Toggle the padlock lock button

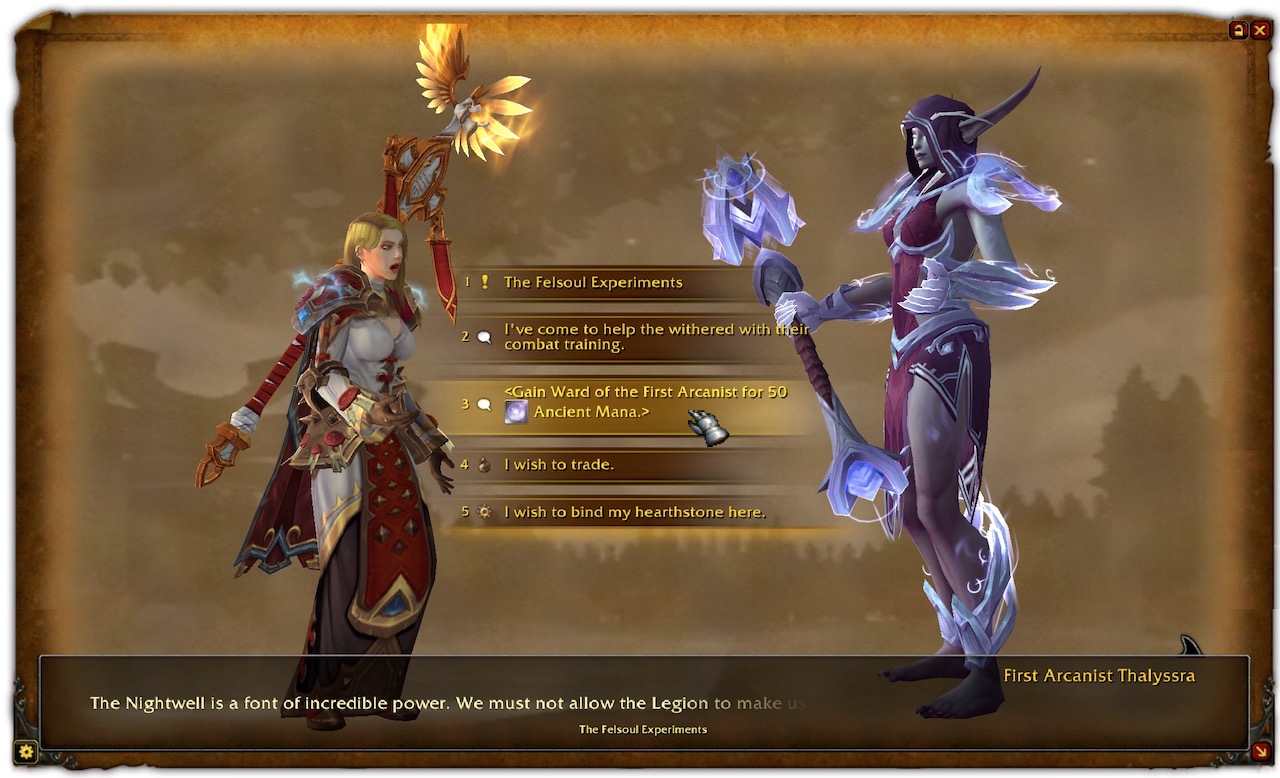click(1239, 30)
